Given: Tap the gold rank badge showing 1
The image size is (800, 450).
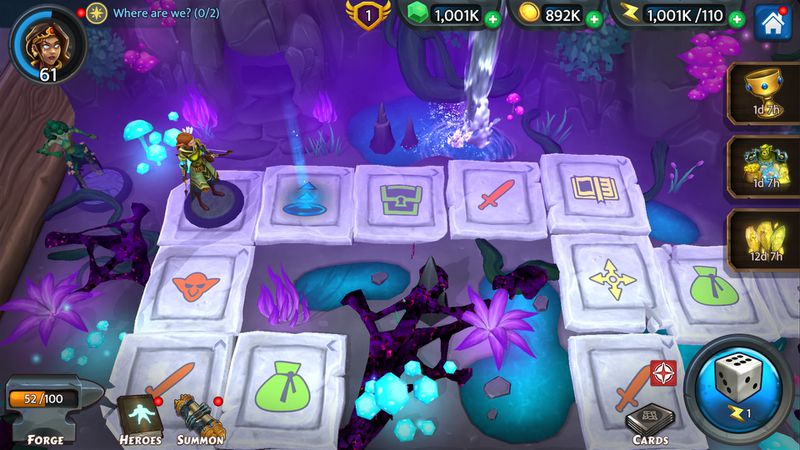Looking at the screenshot, I should [x=366, y=15].
